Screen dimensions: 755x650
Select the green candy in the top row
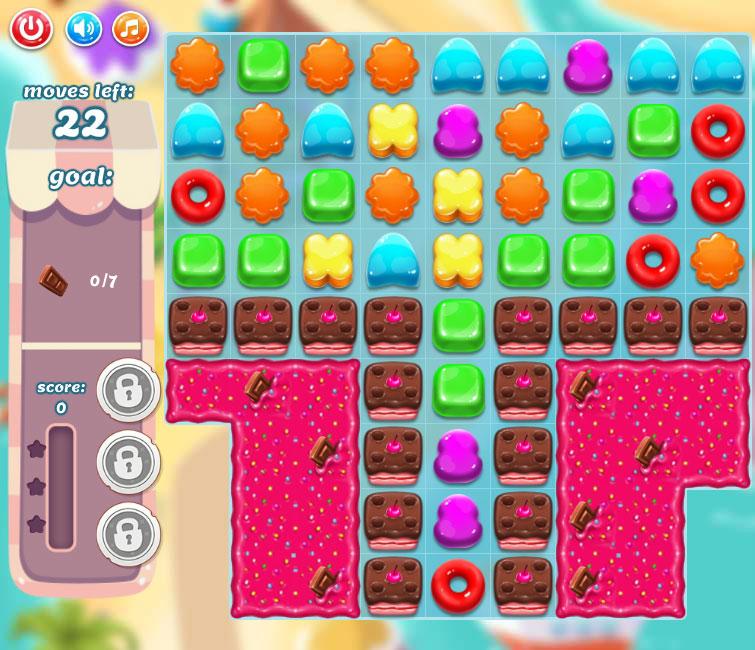coord(263,64)
